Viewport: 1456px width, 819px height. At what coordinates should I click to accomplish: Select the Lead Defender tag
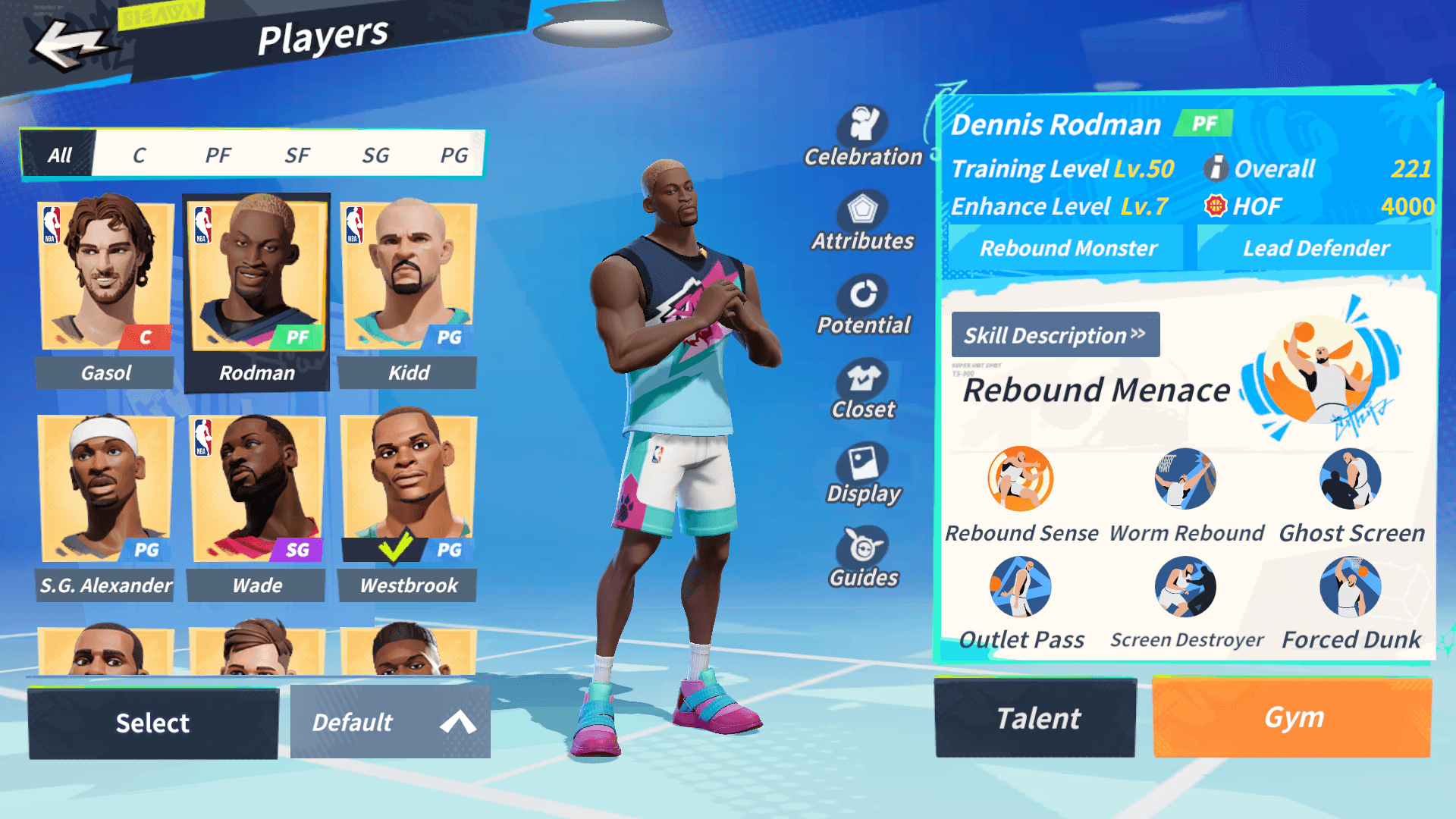1316,247
